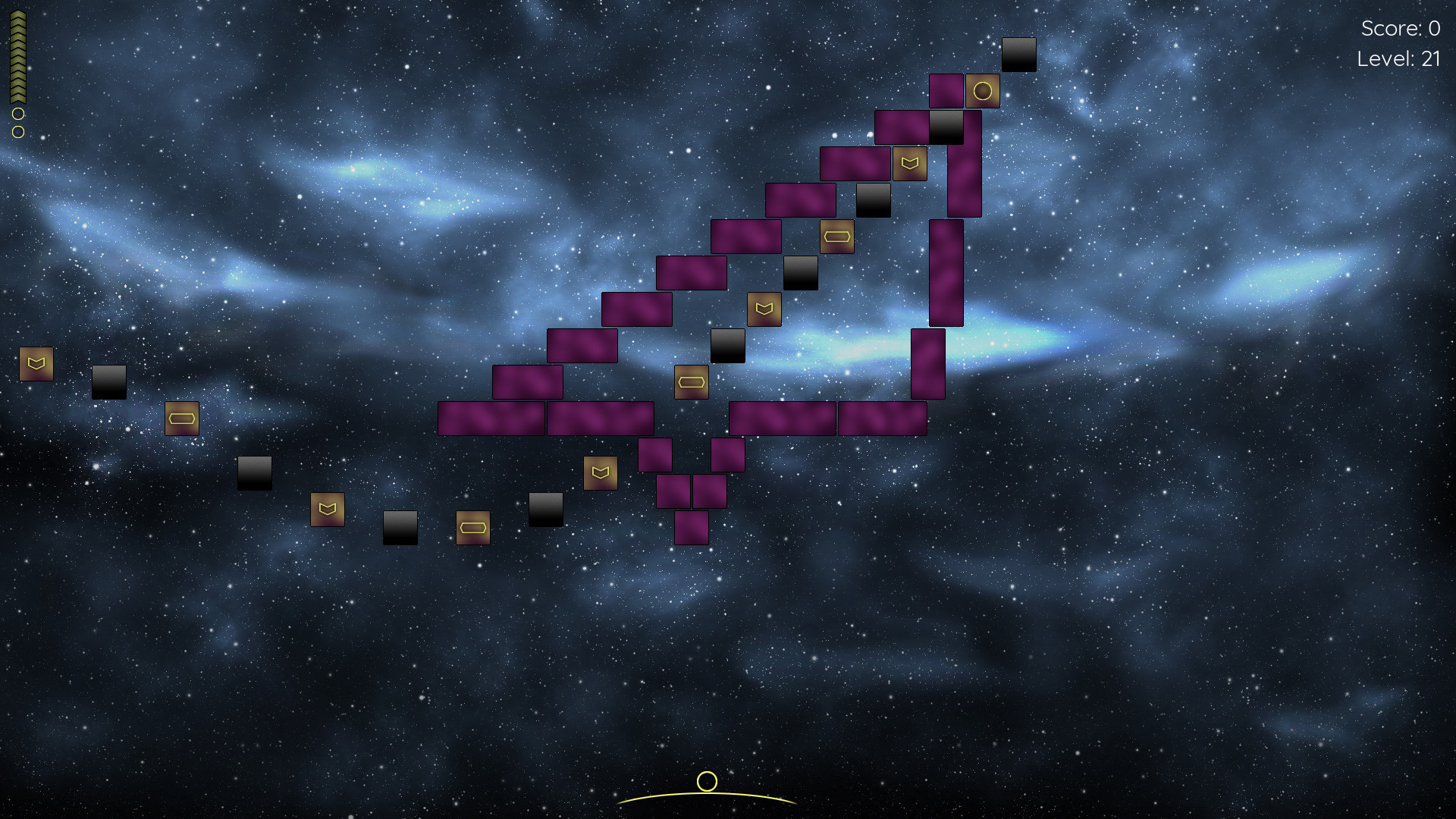Click the bottom-most purple brick of the arrow shape
Screen dimensions: 1456x819
click(692, 527)
